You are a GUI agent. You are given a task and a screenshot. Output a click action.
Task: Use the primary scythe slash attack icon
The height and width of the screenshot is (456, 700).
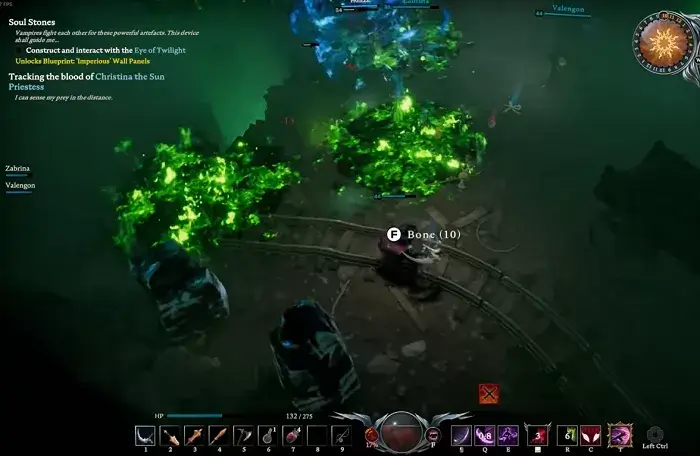[x=460, y=434]
